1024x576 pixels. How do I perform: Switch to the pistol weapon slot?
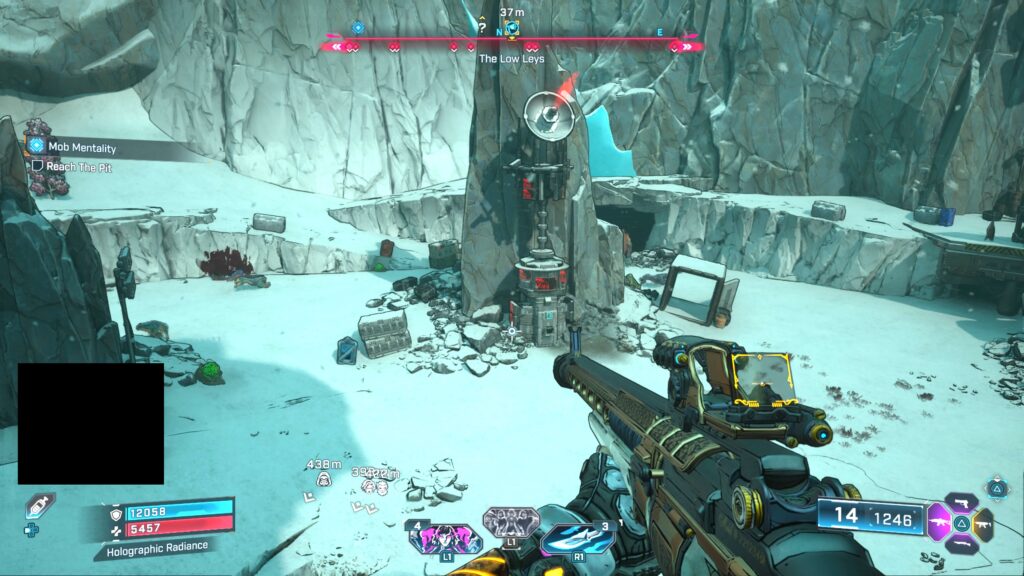click(961, 501)
